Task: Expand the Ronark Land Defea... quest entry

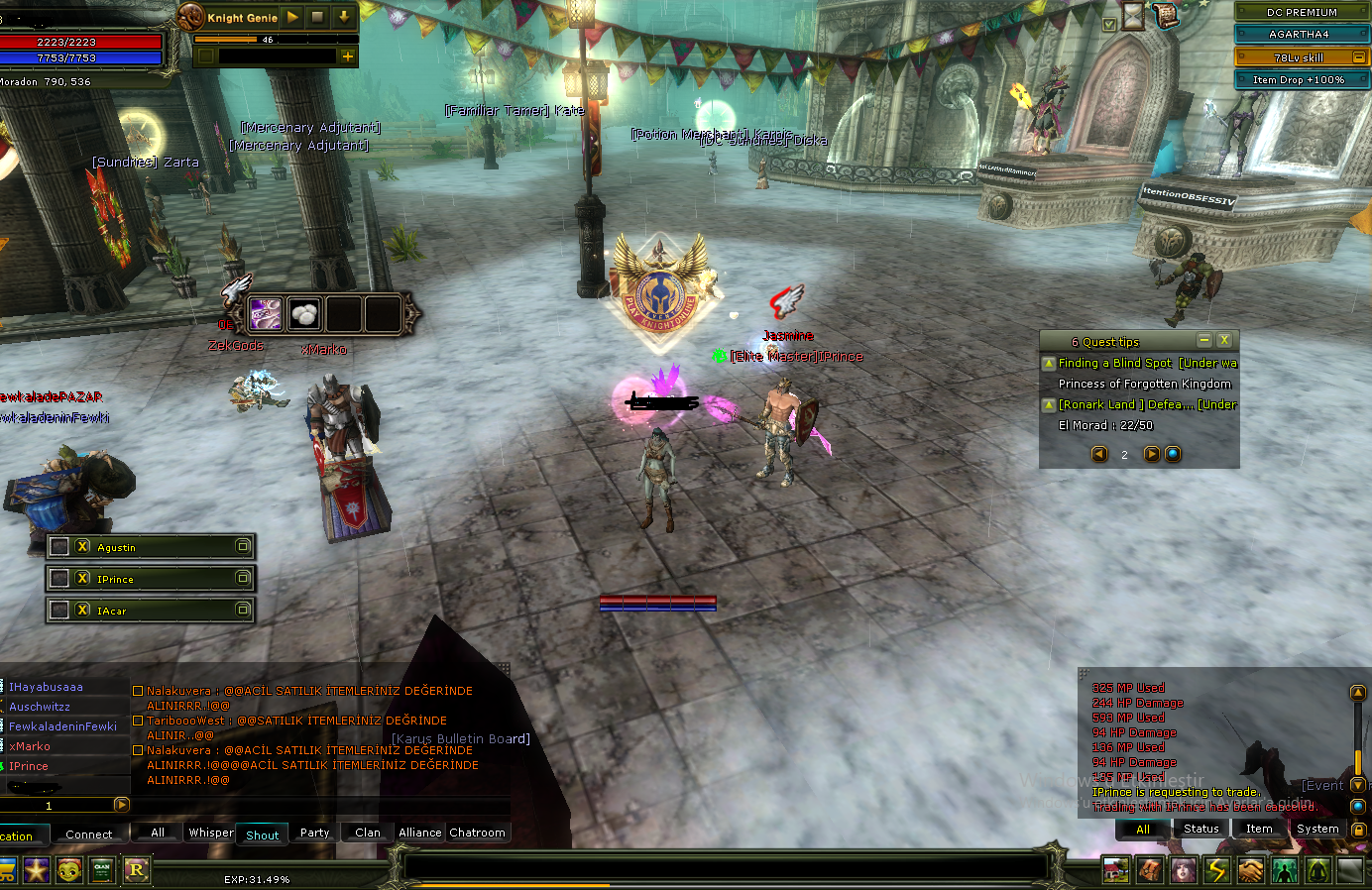Action: coord(1050,404)
